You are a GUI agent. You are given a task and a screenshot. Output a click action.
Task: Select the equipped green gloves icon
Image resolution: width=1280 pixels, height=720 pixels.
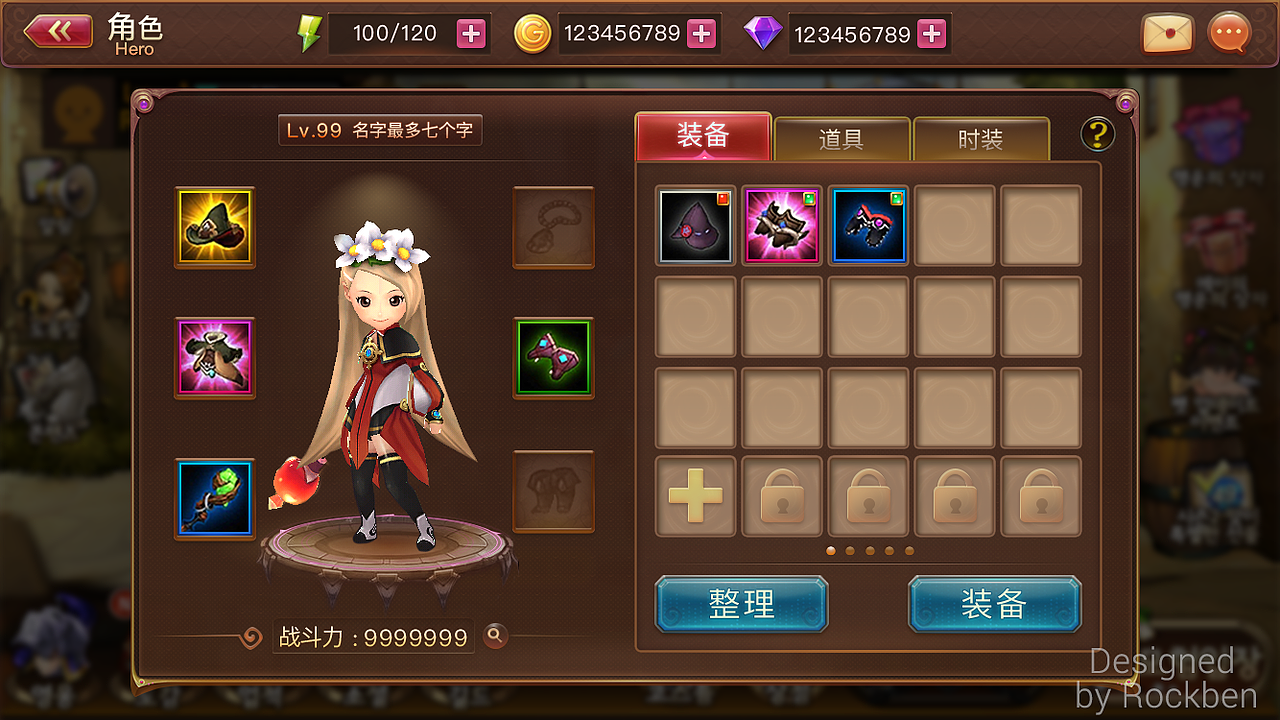[553, 358]
